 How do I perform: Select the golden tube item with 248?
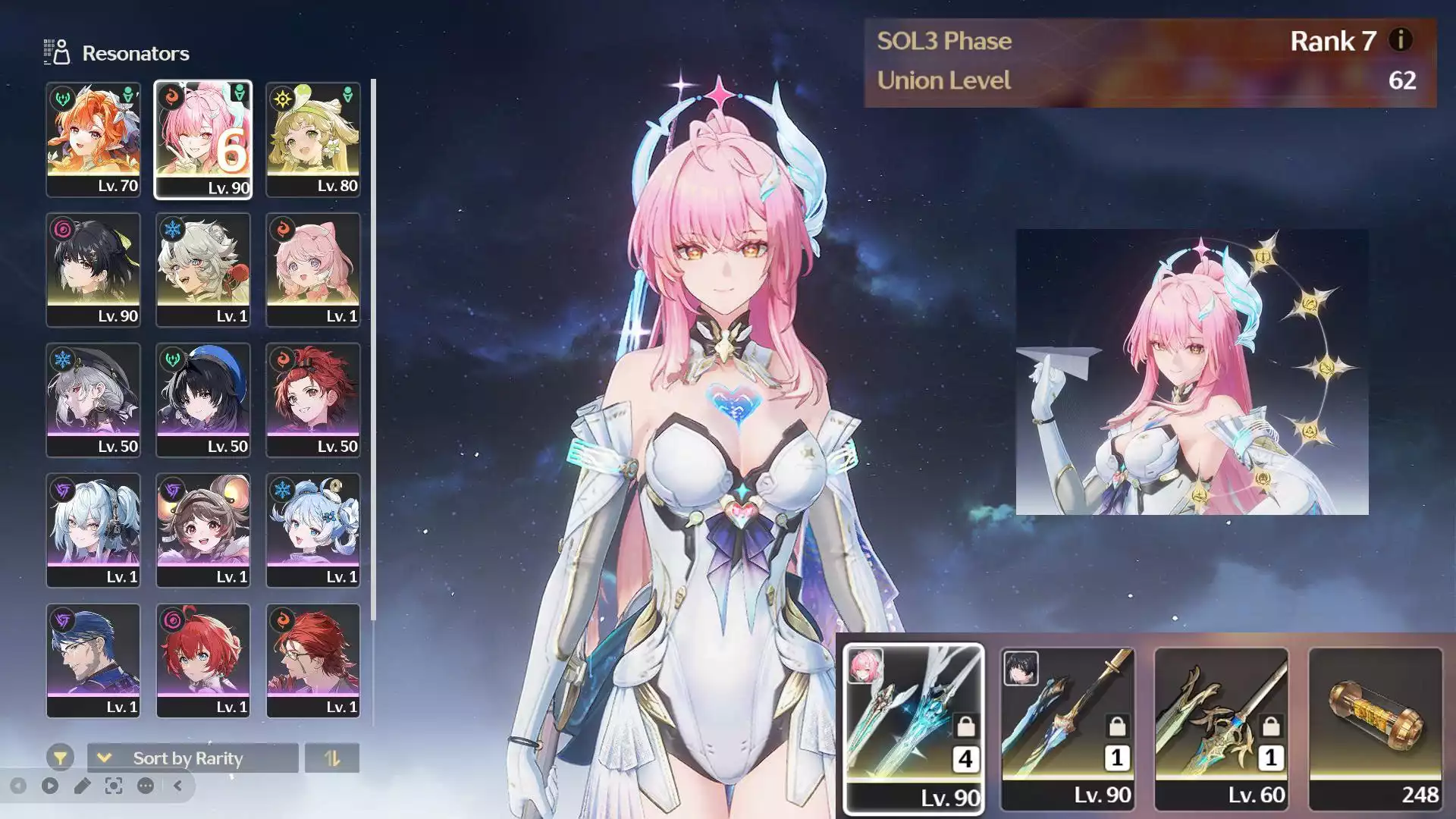[x=1376, y=728]
